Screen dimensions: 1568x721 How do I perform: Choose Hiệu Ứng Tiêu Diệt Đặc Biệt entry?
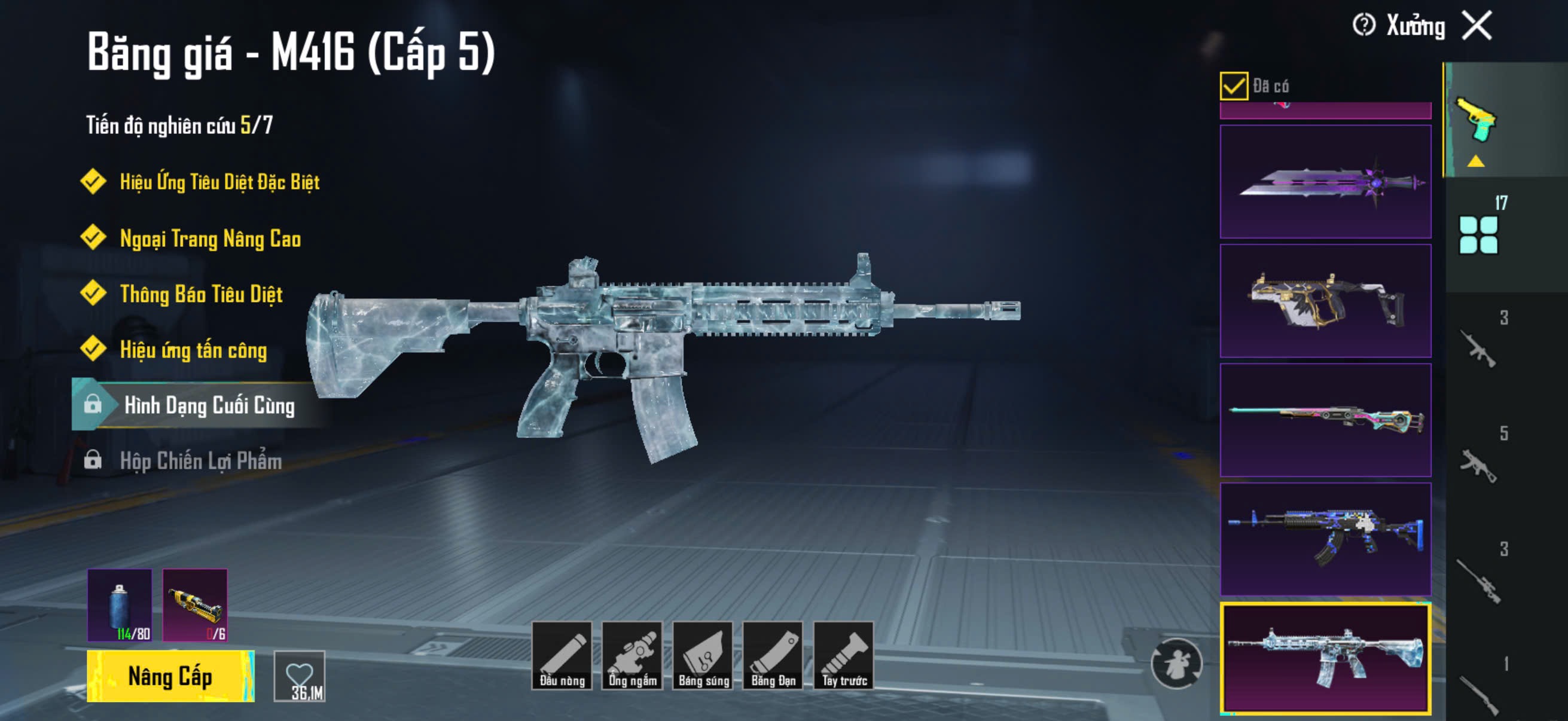(x=219, y=182)
